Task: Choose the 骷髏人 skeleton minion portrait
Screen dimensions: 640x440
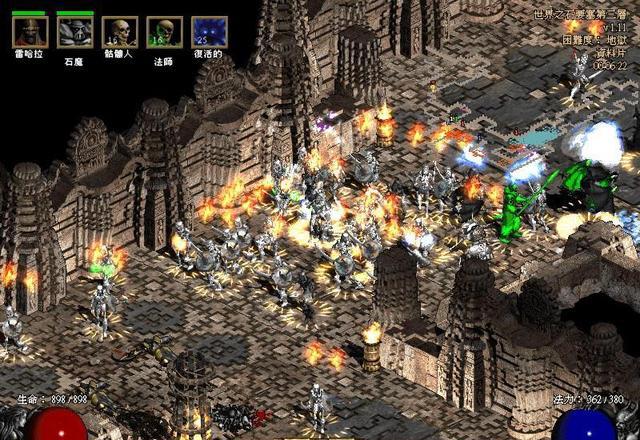Action: pos(120,32)
